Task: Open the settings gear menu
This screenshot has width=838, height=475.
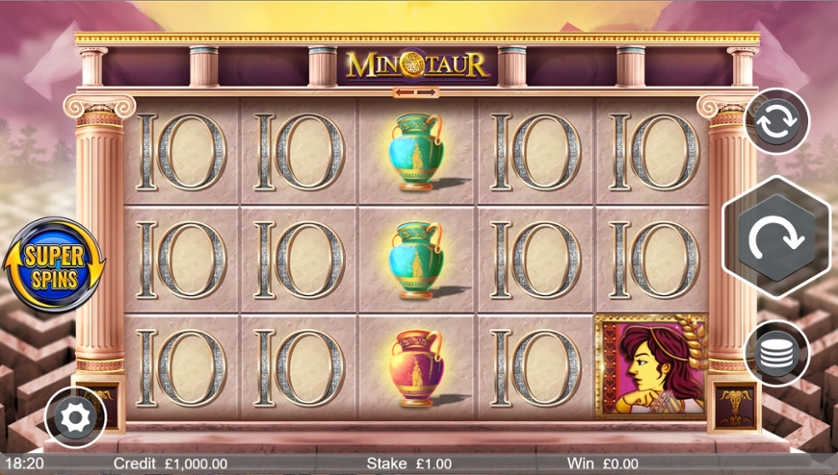Action: pos(76,418)
